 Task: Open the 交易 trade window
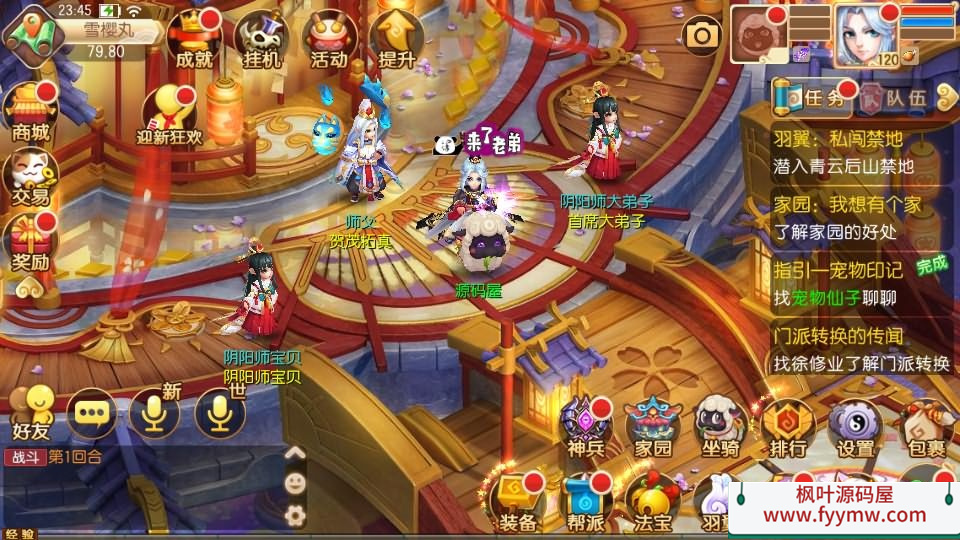(x=29, y=177)
